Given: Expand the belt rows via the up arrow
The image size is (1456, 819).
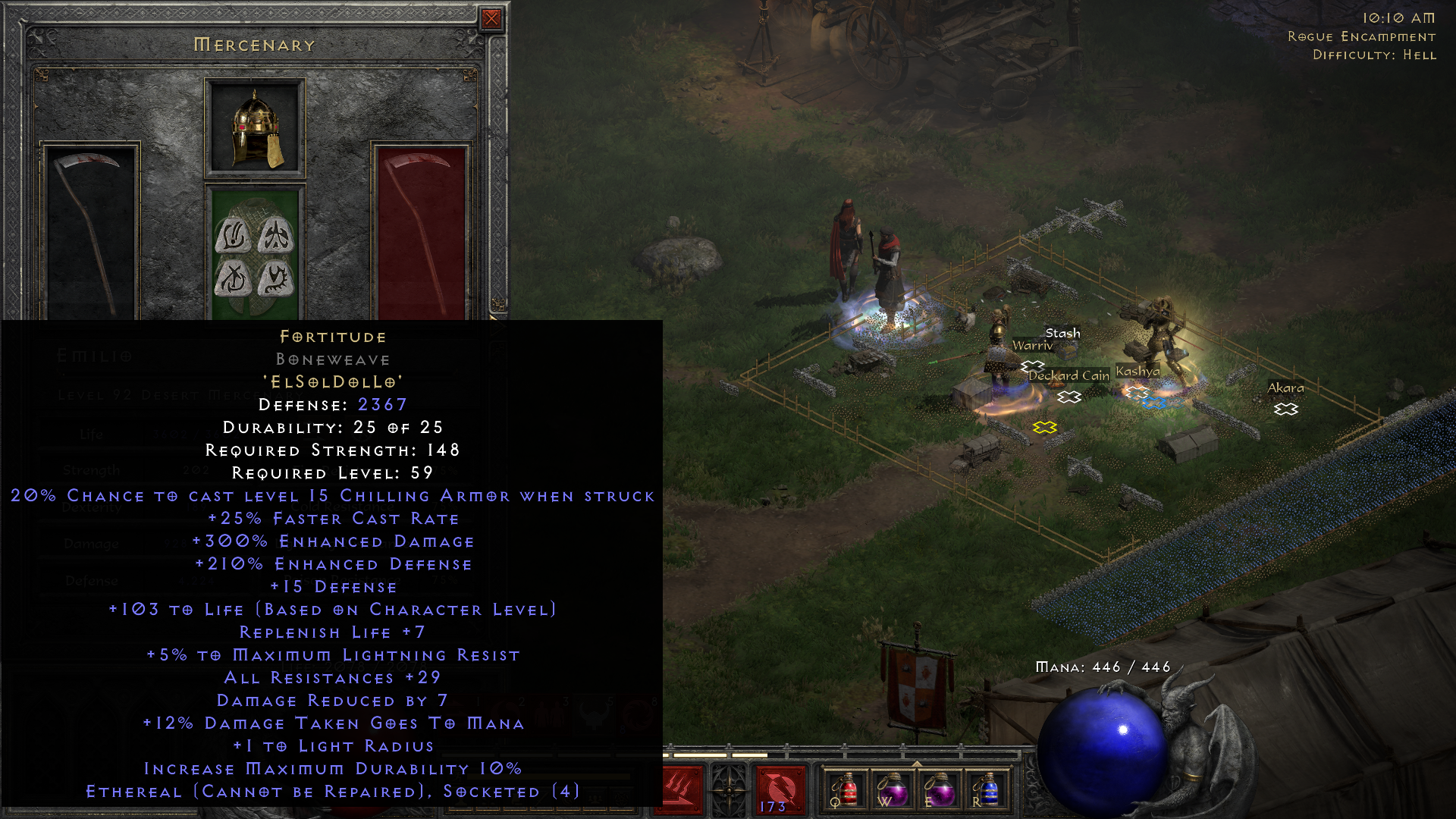Looking at the screenshot, I should point(917,762).
